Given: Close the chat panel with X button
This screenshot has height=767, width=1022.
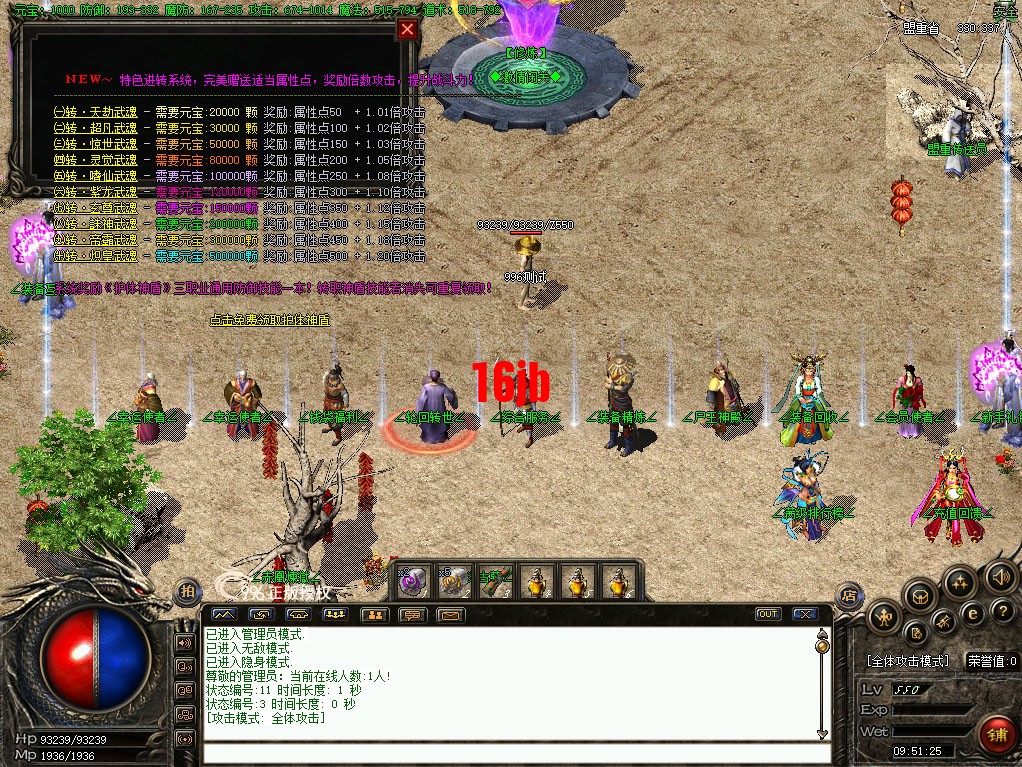Looking at the screenshot, I should click(x=803, y=614).
